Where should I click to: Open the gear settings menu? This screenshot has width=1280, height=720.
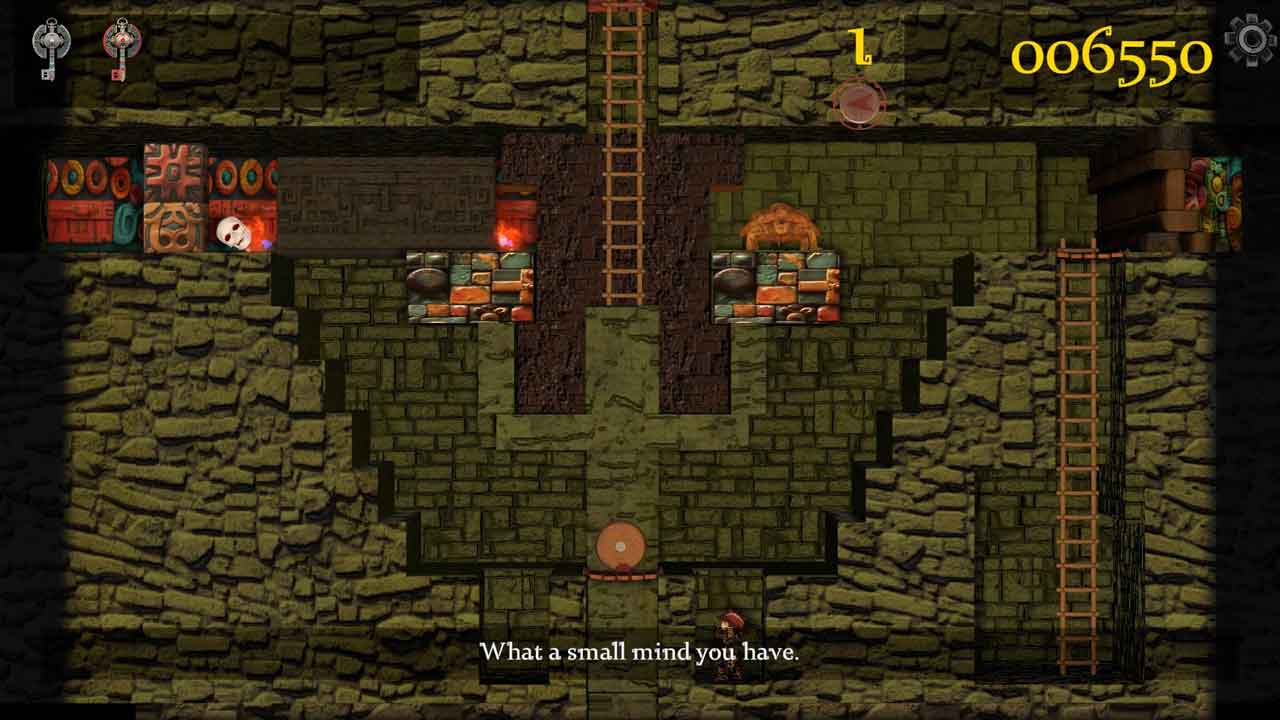pos(1250,40)
